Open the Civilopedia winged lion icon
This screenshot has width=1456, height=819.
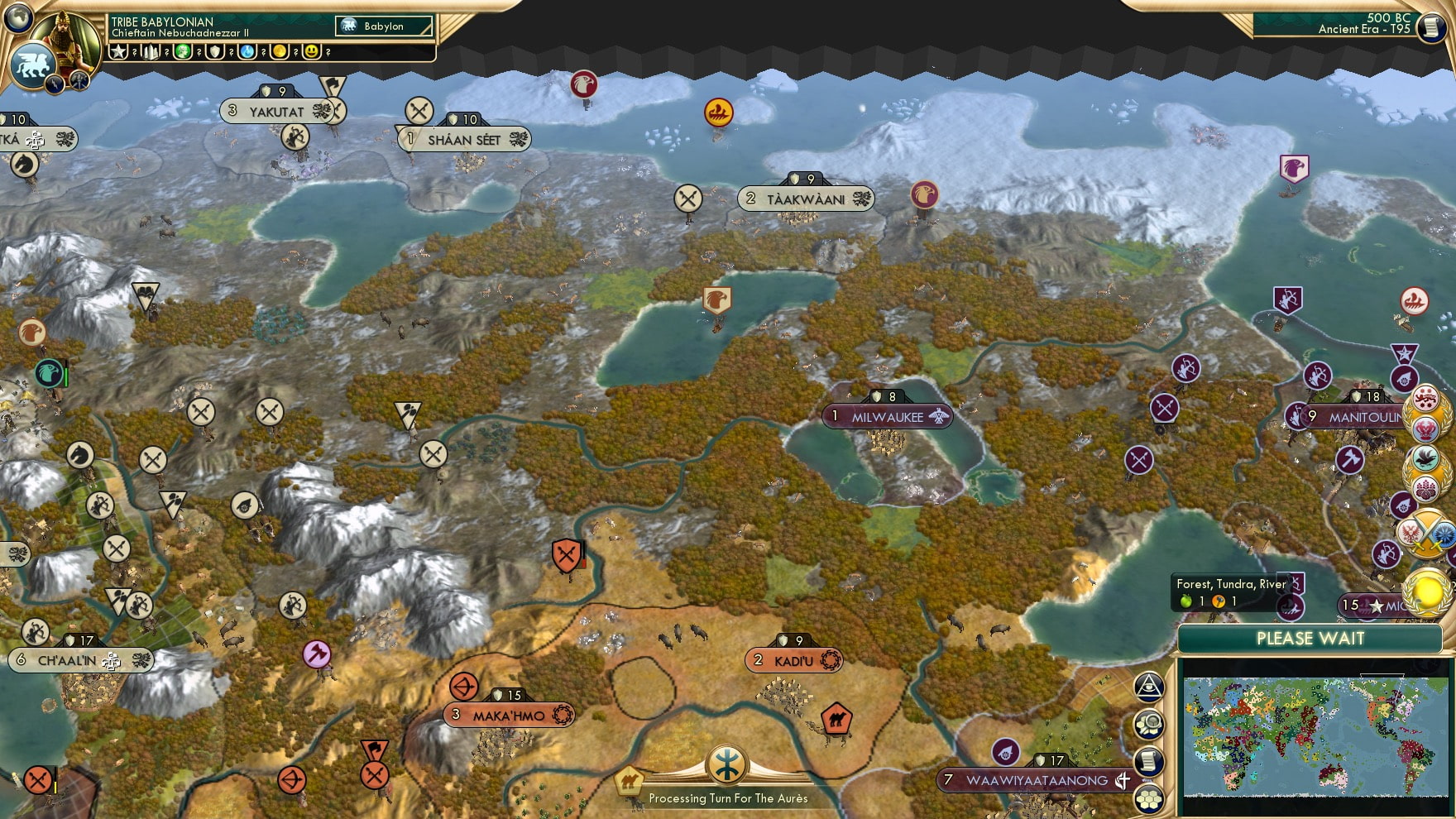click(x=31, y=64)
